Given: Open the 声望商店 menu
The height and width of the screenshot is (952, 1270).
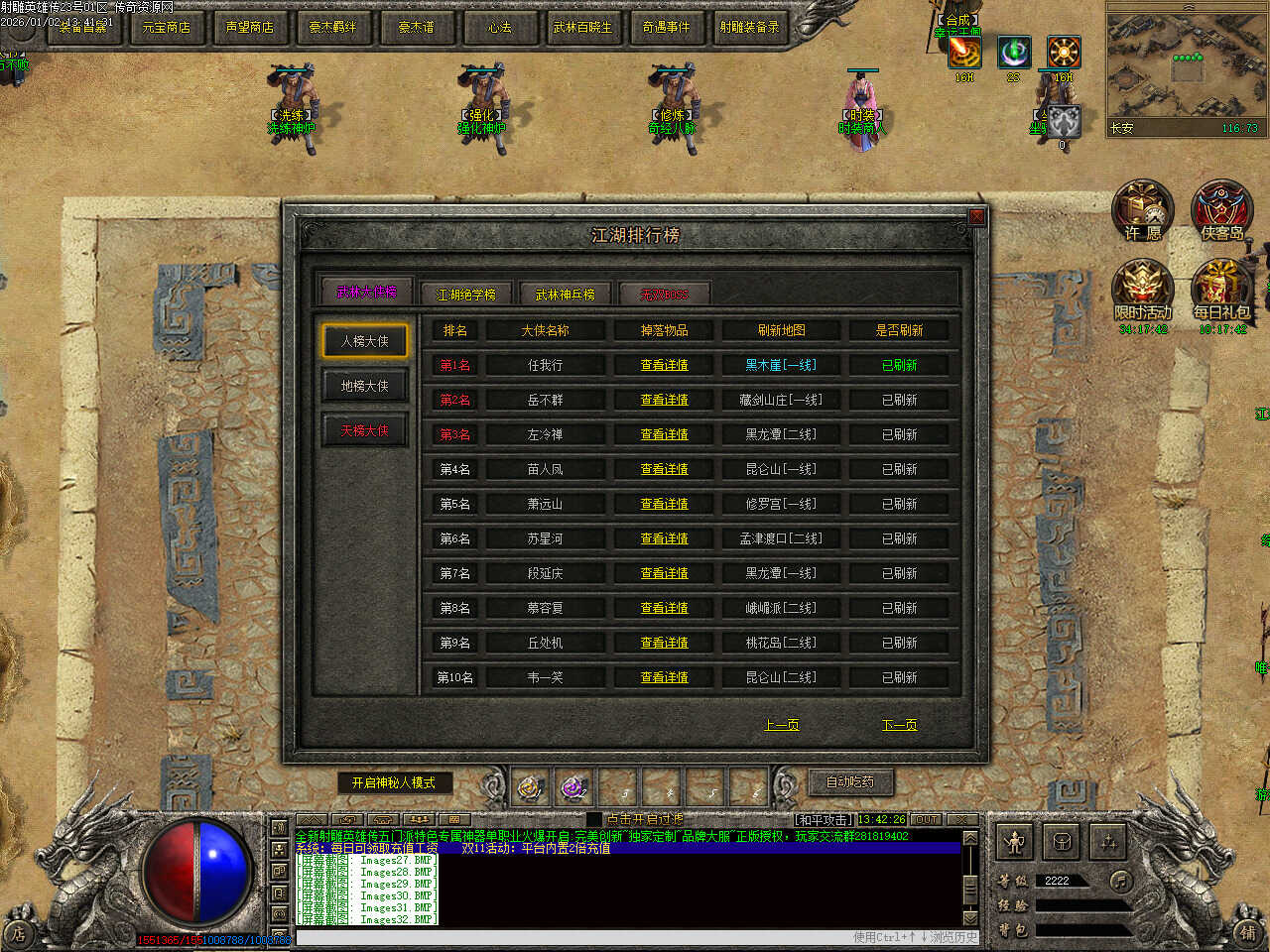Looking at the screenshot, I should [x=249, y=27].
